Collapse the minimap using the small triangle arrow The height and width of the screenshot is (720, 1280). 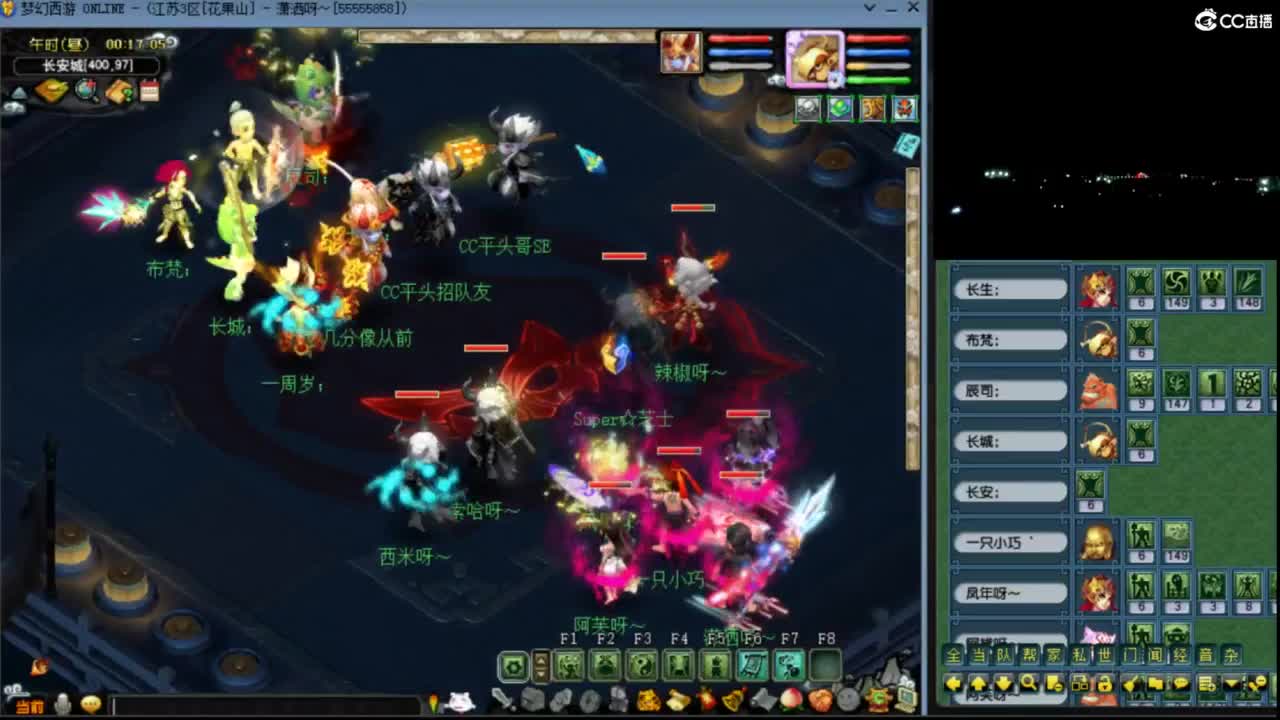pyautogui.click(x=17, y=91)
